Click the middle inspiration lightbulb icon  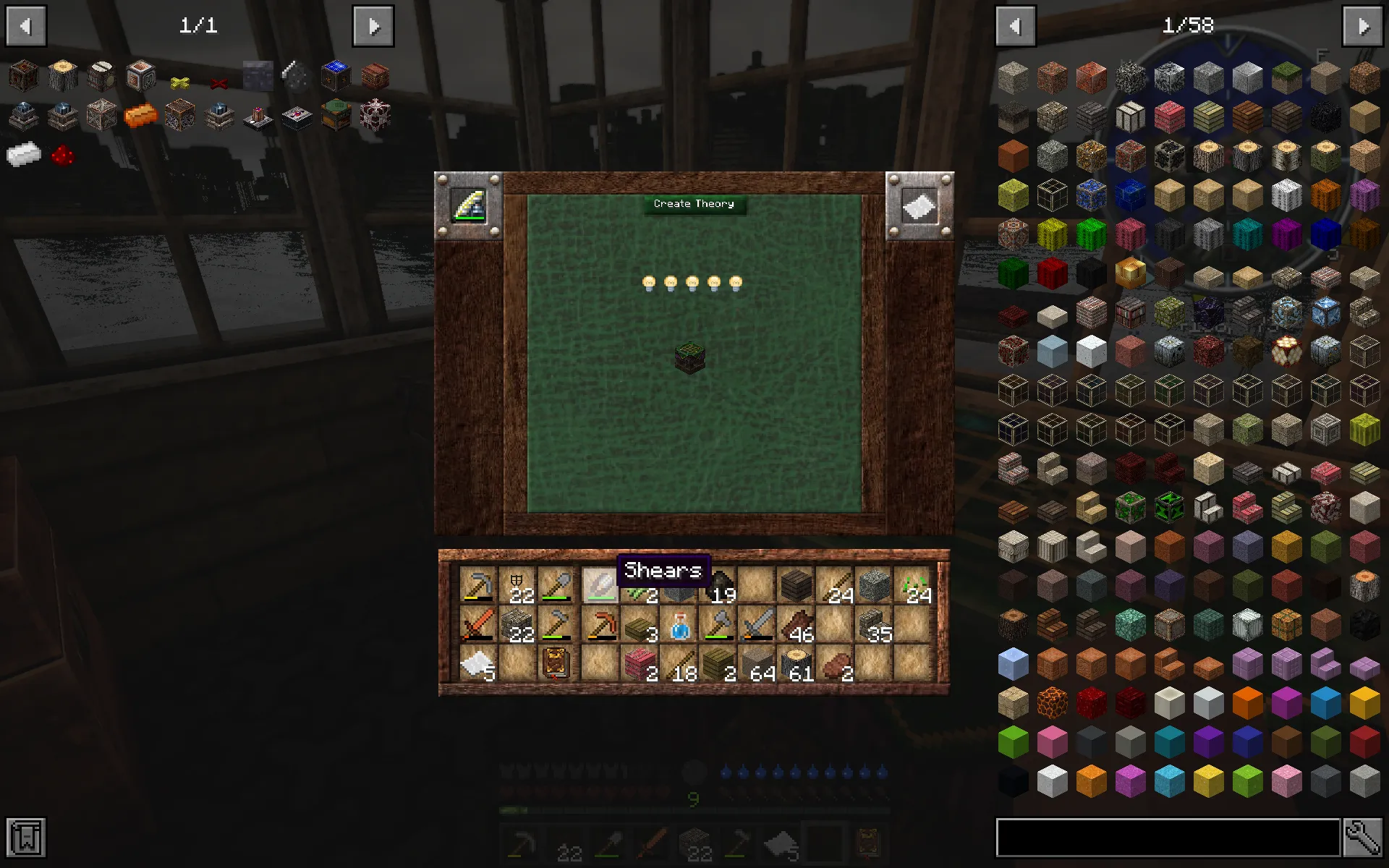(692, 282)
